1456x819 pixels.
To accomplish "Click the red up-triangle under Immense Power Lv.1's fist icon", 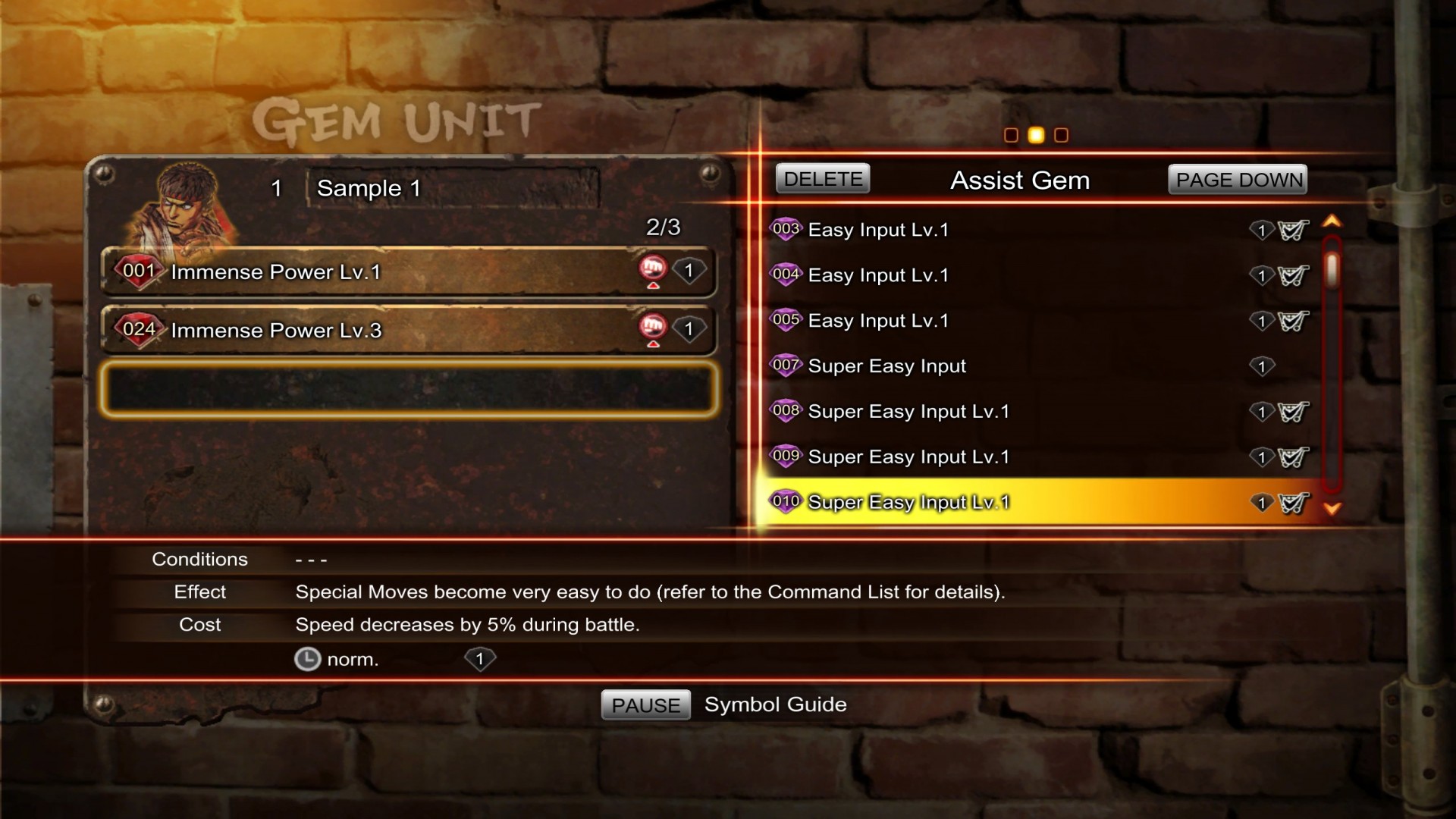I will 654,287.
